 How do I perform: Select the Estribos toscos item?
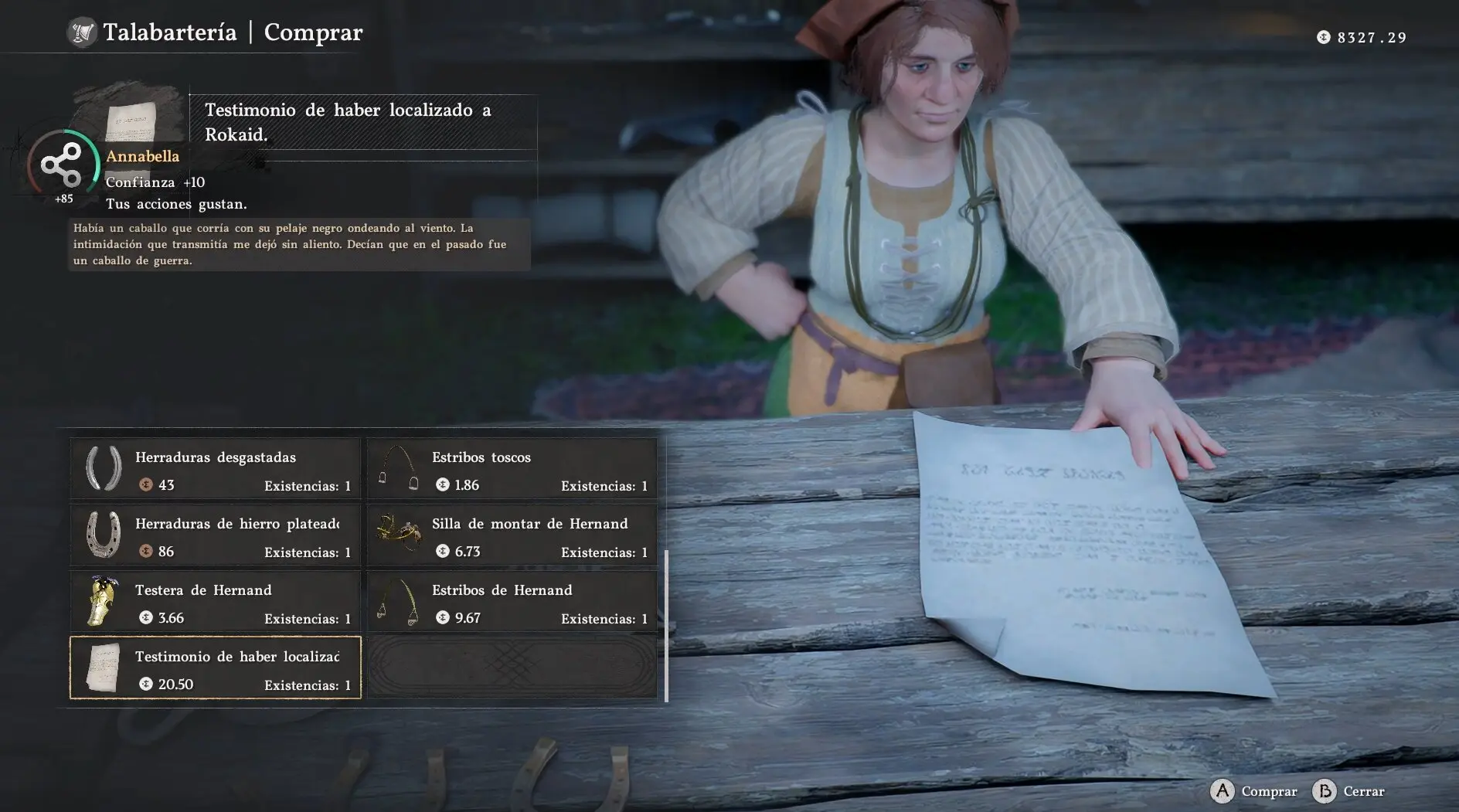(512, 469)
